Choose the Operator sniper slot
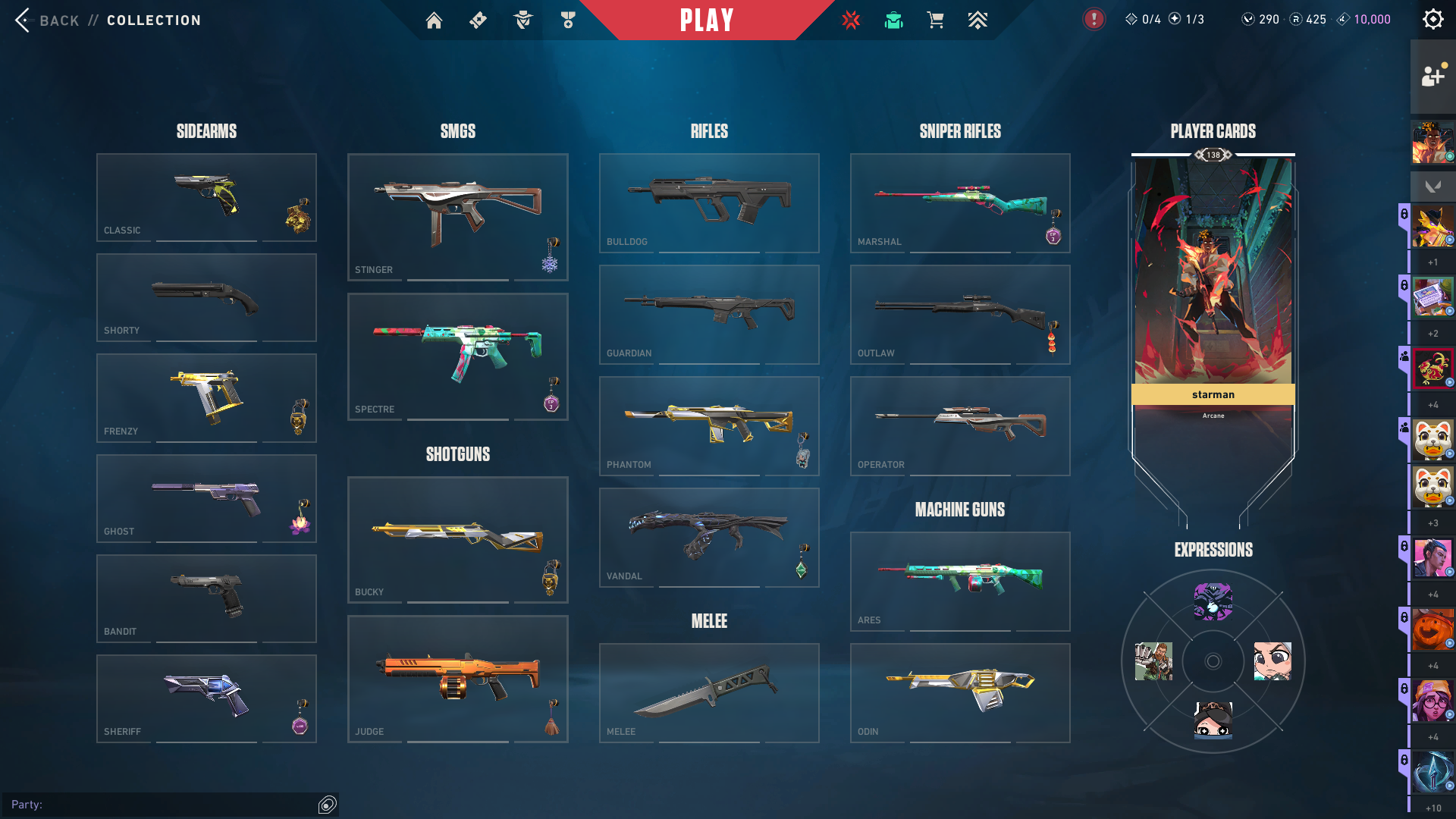 pyautogui.click(x=959, y=425)
